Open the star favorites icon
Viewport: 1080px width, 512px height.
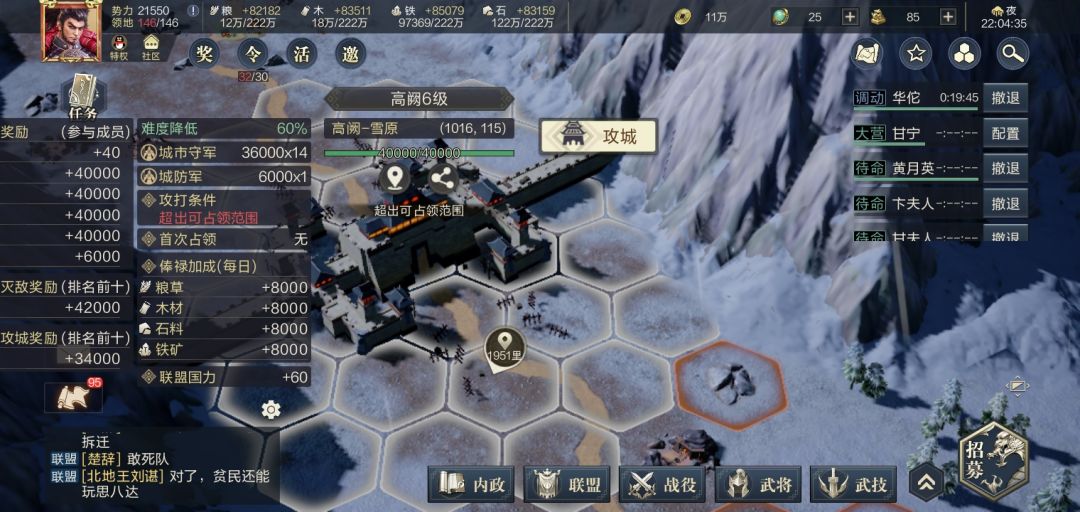[915, 54]
